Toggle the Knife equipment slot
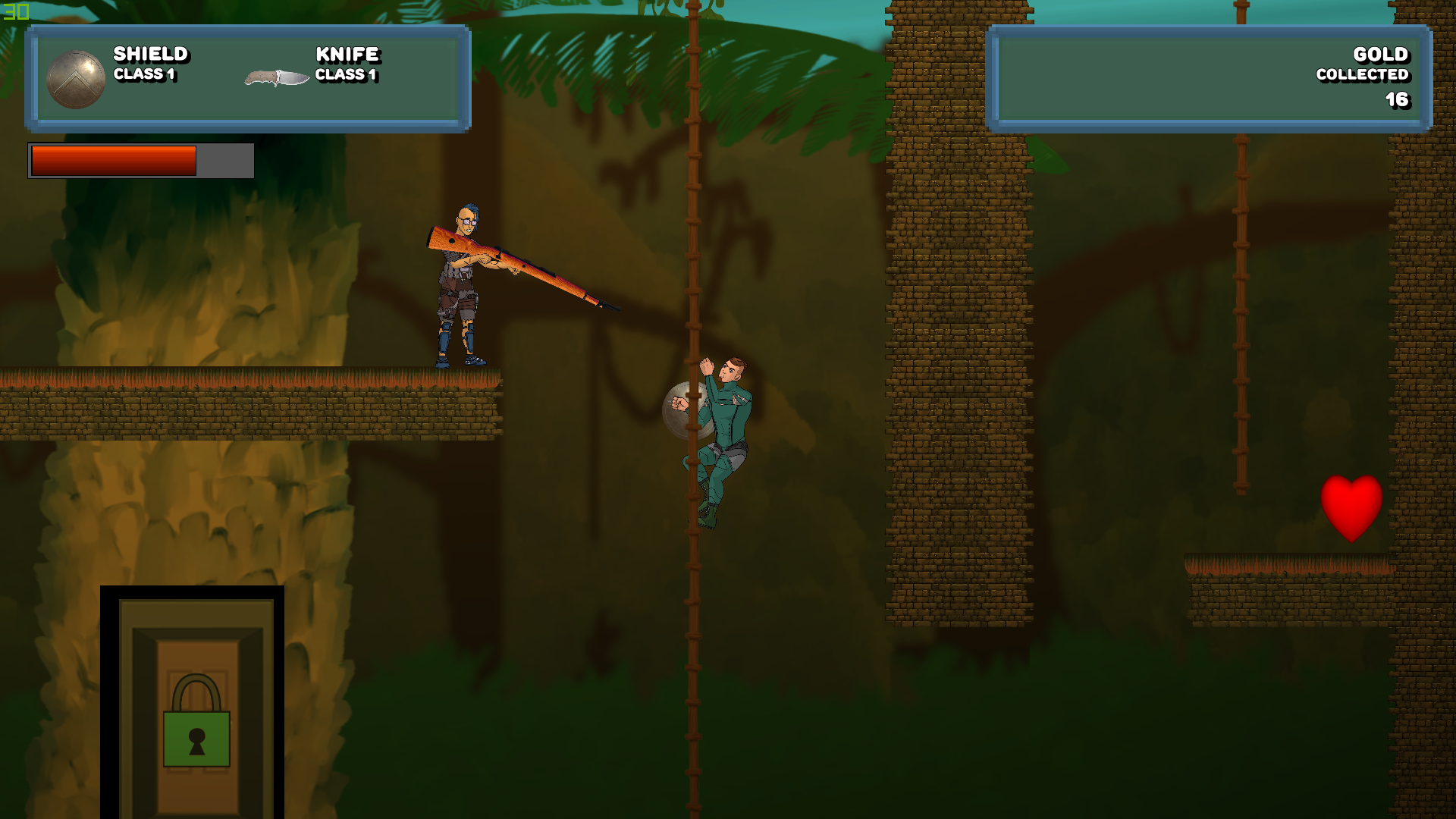Screen dimensions: 1456x819 (277, 76)
